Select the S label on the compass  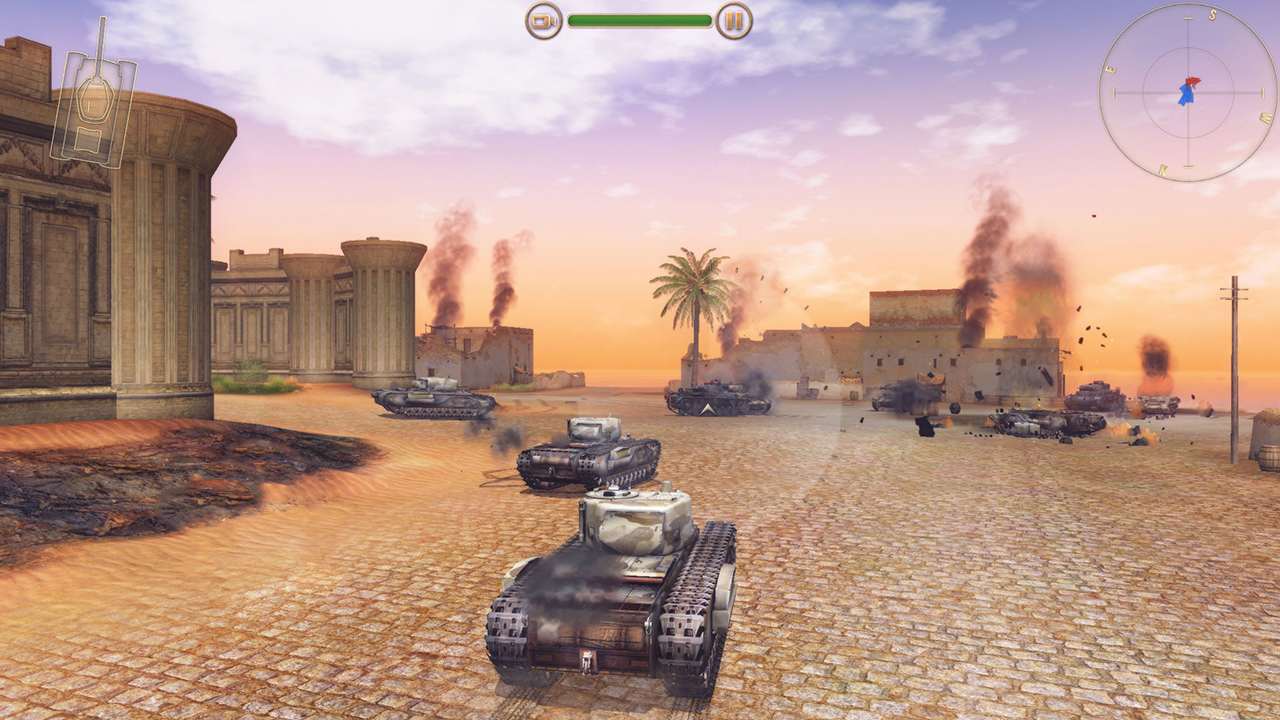(x=1214, y=14)
